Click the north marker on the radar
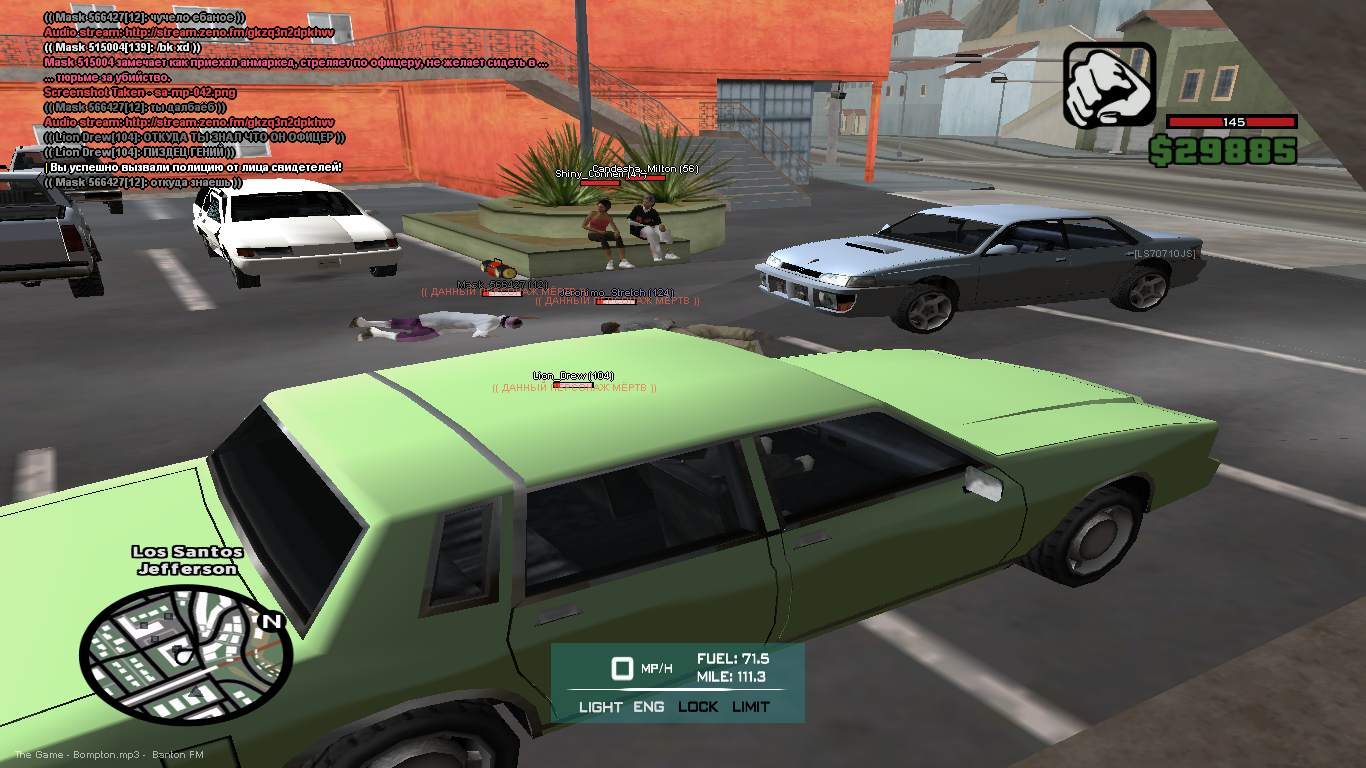Image resolution: width=1366 pixels, height=768 pixels. click(270, 622)
